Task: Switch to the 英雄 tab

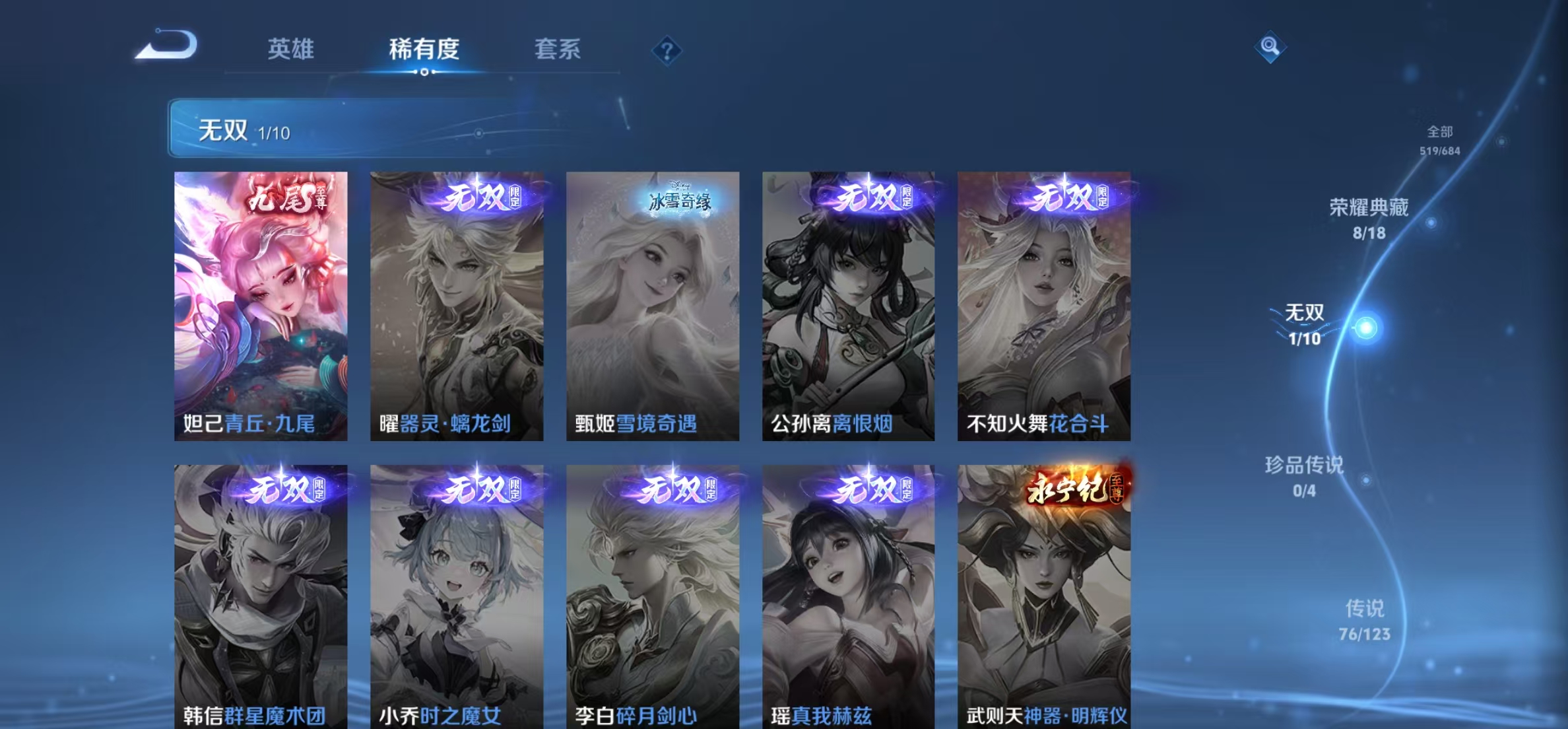Action: (291, 50)
